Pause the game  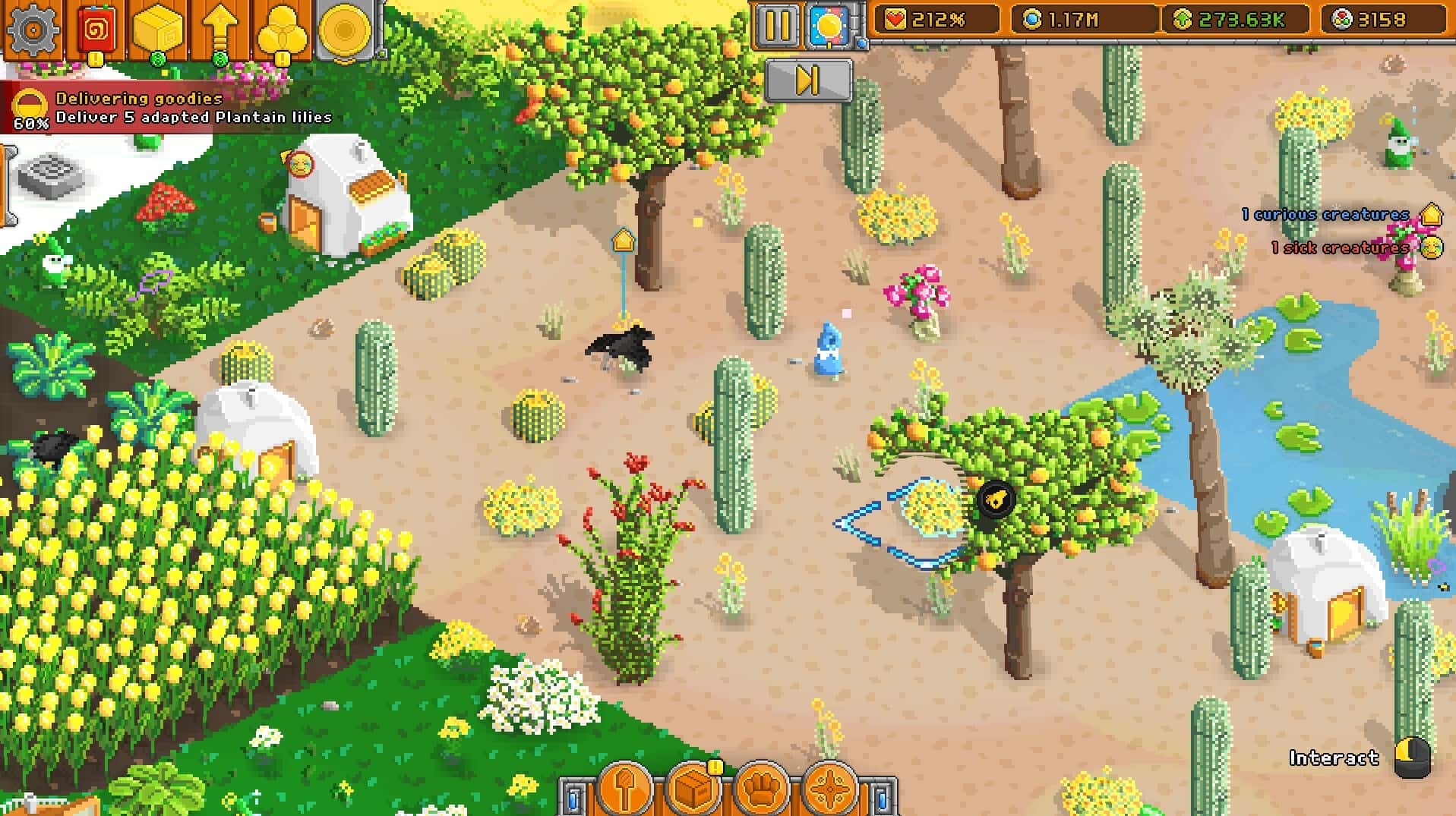779,22
